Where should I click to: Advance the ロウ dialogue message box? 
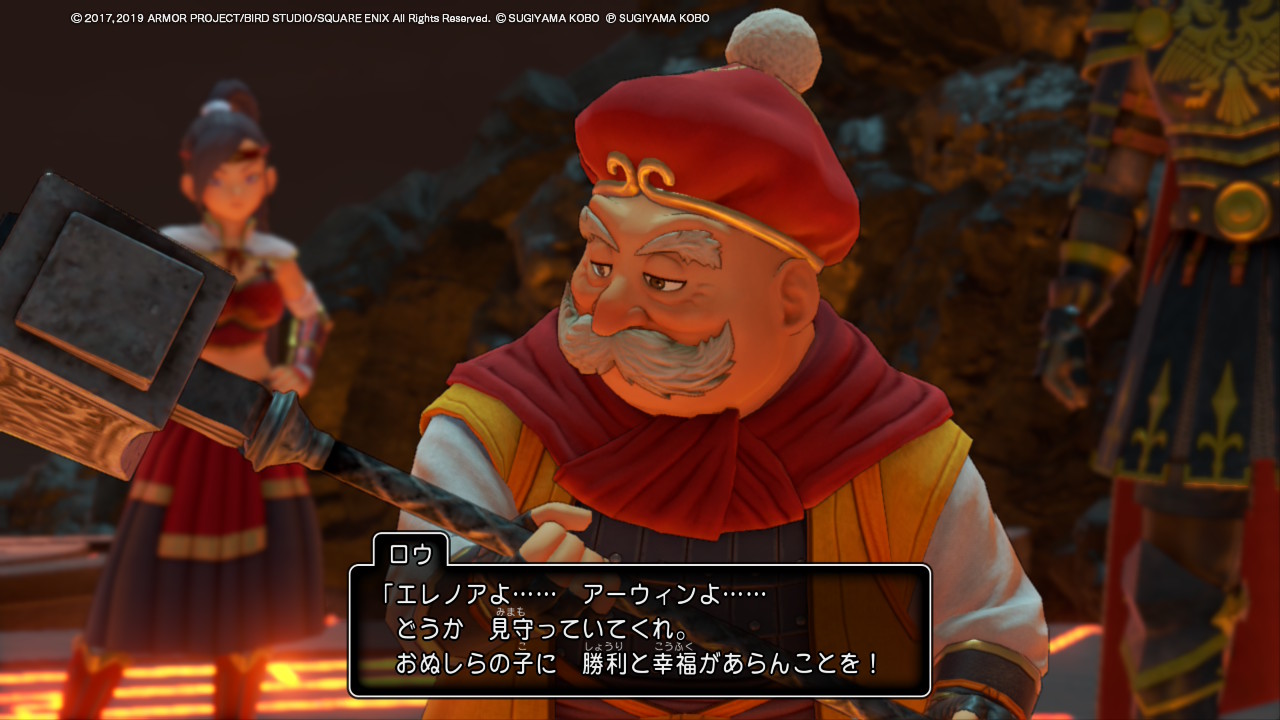(640, 630)
